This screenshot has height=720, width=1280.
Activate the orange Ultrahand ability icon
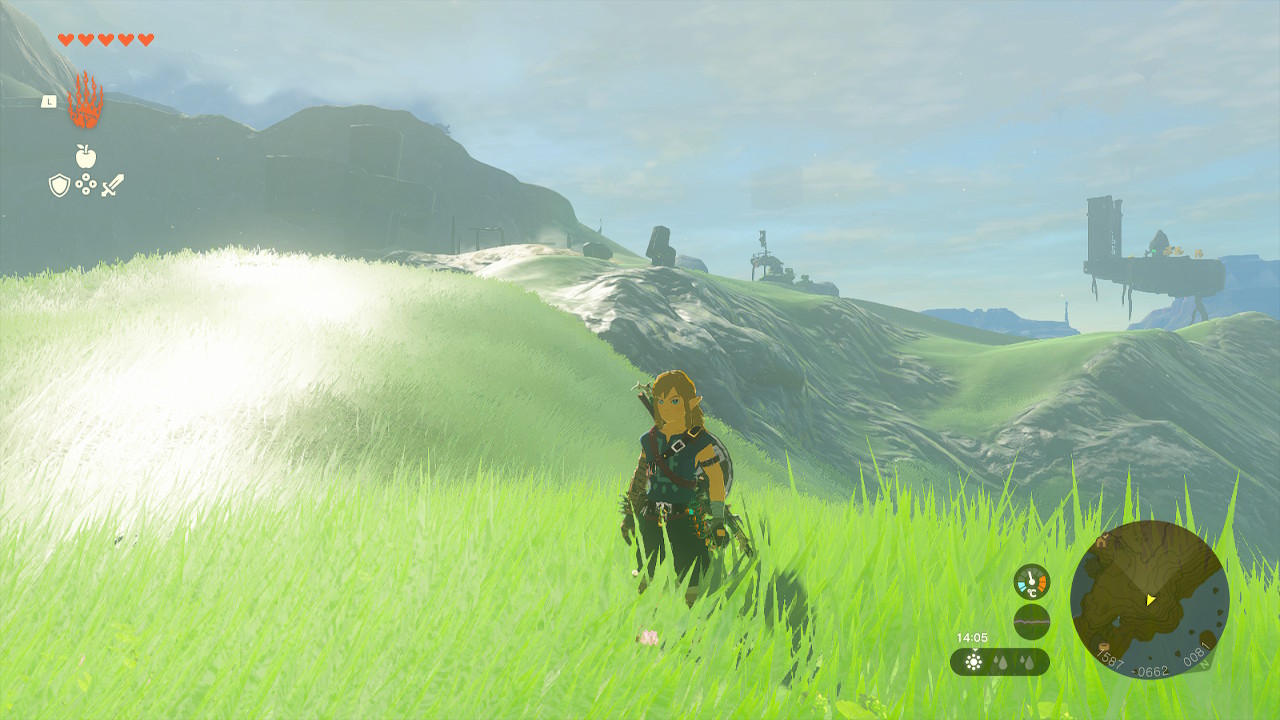(86, 100)
